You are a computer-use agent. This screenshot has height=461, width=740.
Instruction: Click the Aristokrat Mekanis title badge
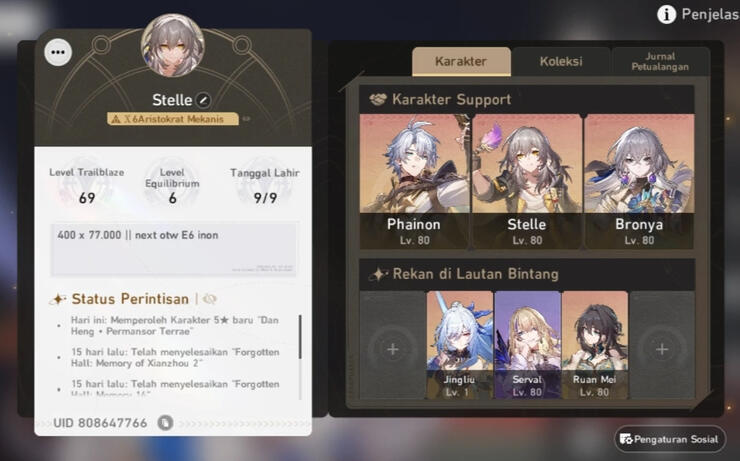[173, 119]
